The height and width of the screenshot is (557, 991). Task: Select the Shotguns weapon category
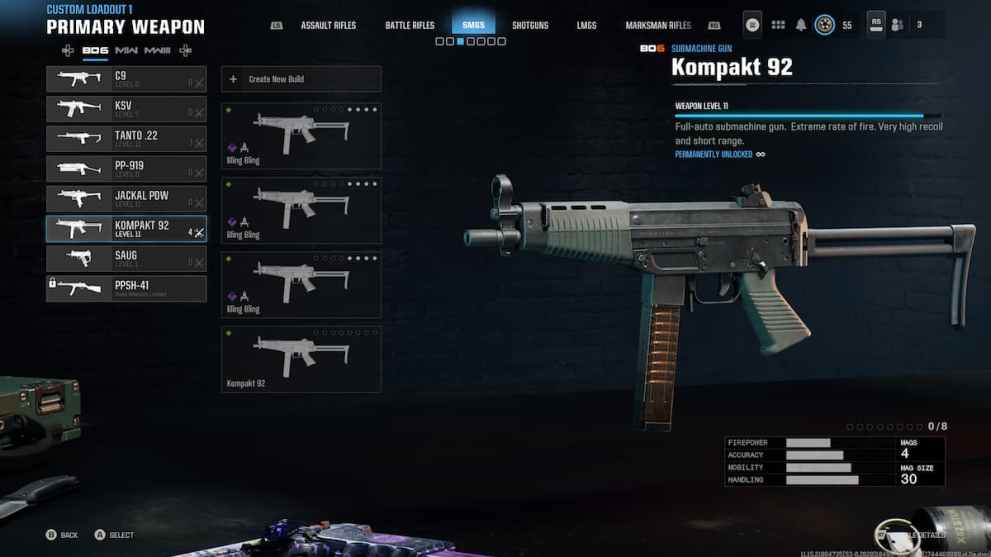(530, 25)
